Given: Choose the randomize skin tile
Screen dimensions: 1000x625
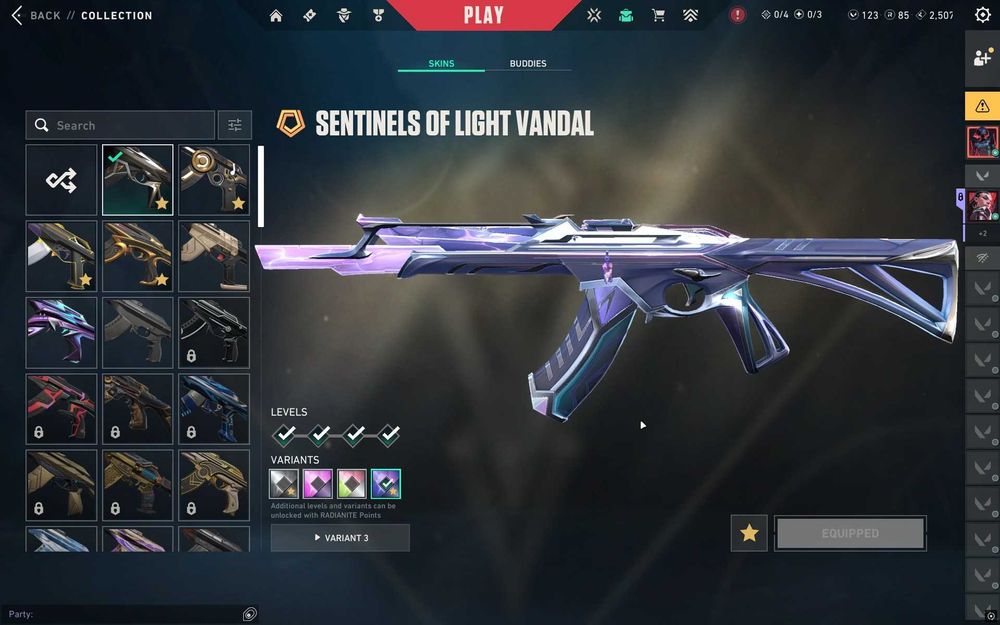Looking at the screenshot, I should pyautogui.click(x=61, y=180).
